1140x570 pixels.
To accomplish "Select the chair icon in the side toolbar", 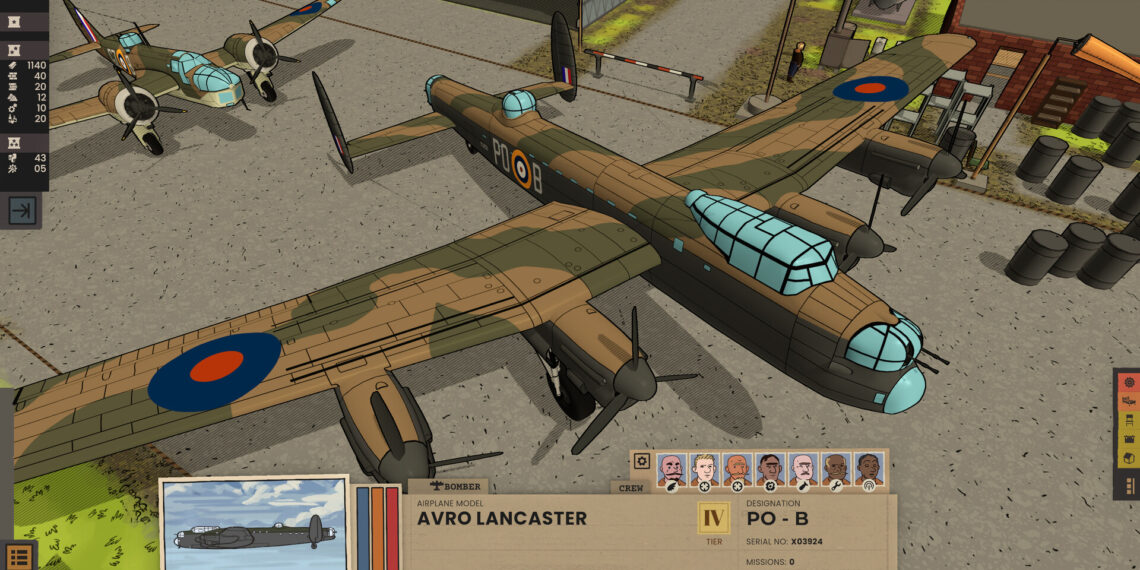I will [1129, 419].
